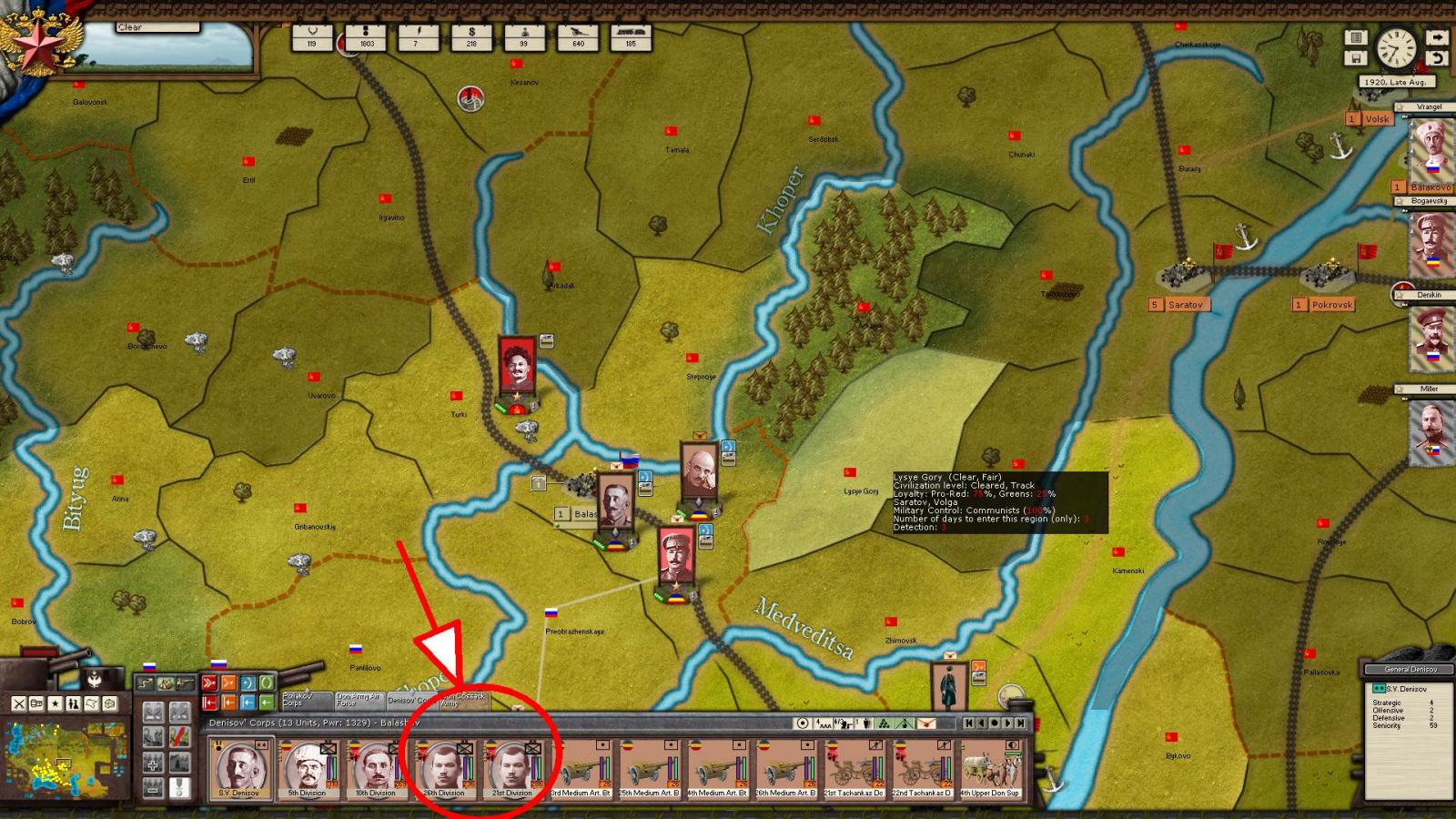Choose the 4th Upper Don Supply wagon
Image resolution: width=1456 pixels, height=819 pixels.
click(x=990, y=770)
